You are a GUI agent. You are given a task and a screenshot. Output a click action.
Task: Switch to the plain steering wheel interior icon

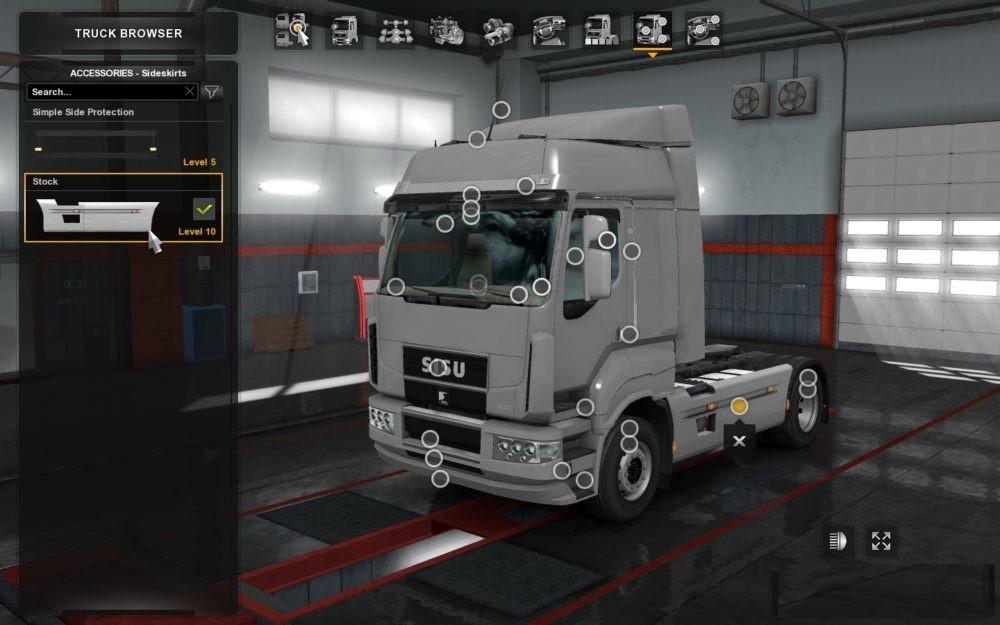[550, 30]
